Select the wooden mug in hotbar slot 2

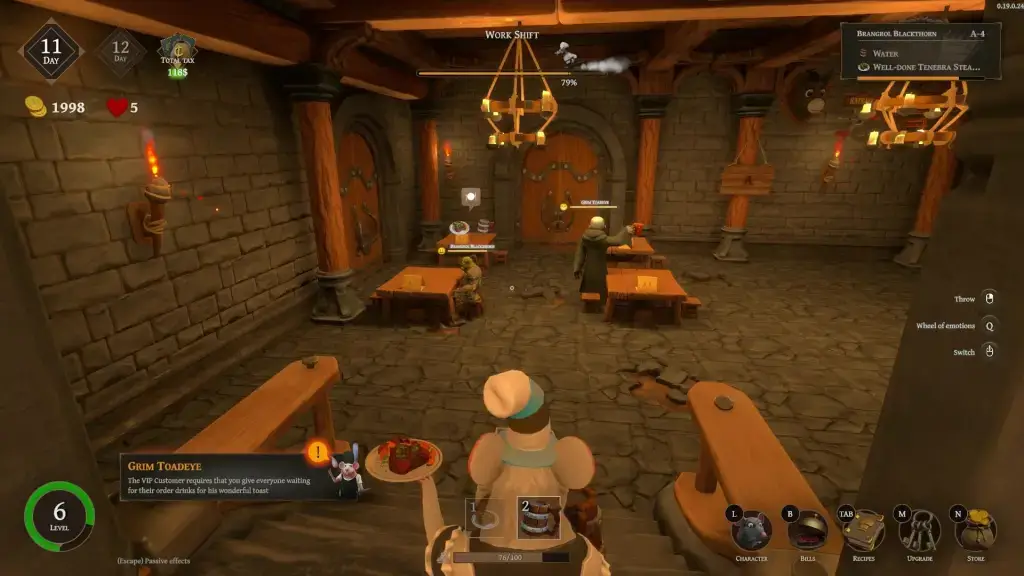coord(537,519)
